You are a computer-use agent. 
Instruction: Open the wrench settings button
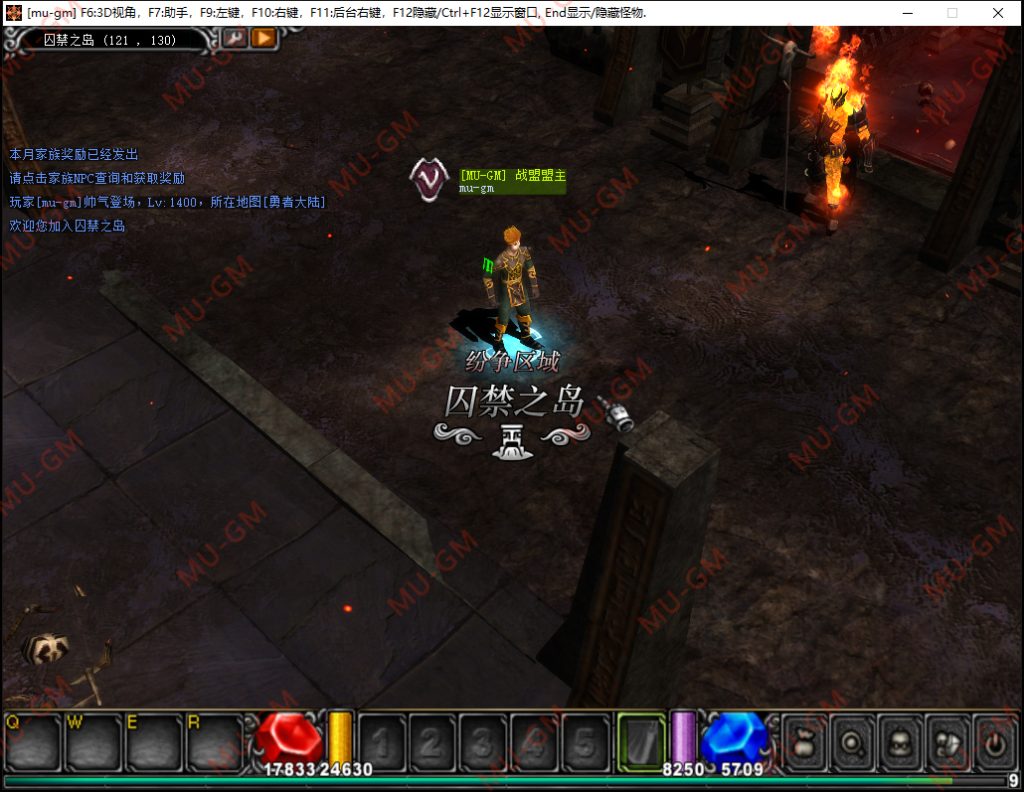point(235,38)
